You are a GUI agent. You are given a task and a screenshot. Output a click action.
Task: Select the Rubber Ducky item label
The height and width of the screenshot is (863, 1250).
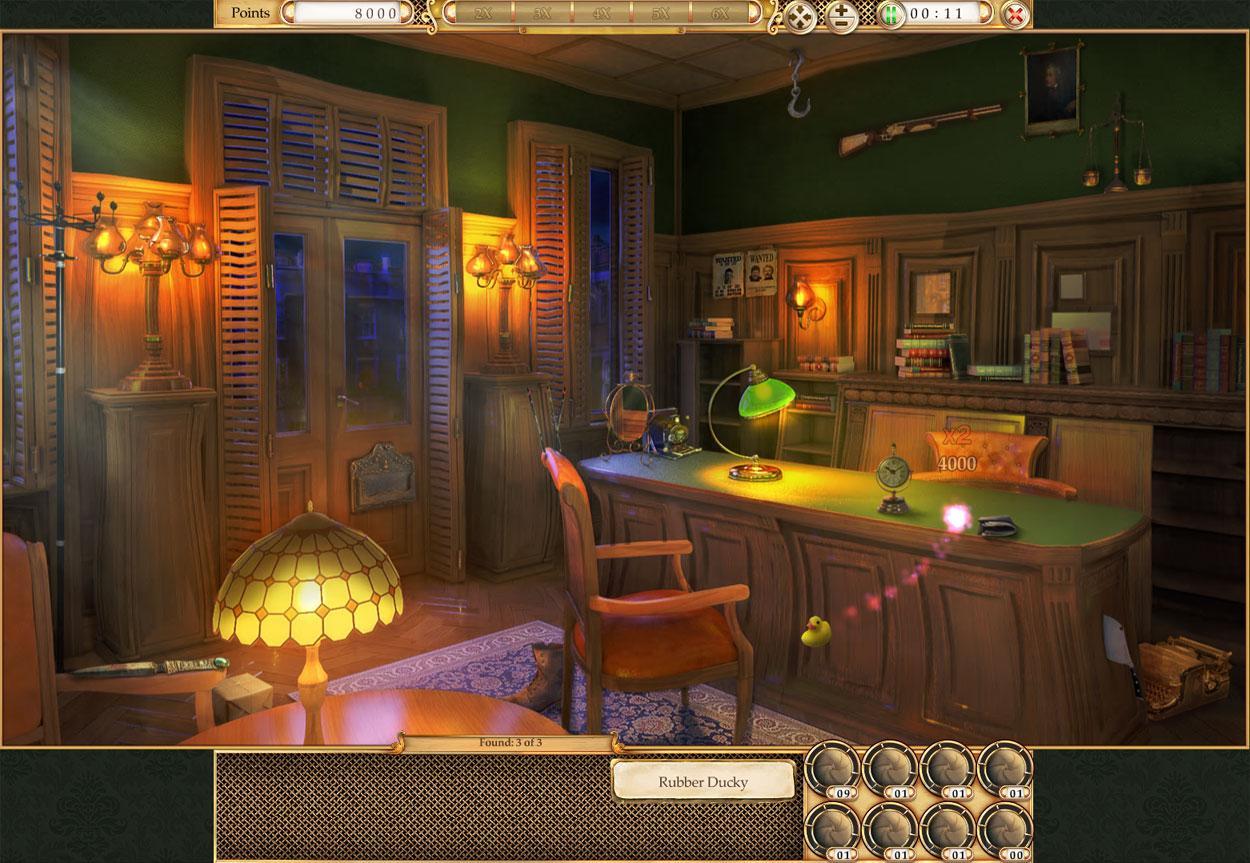click(x=703, y=781)
